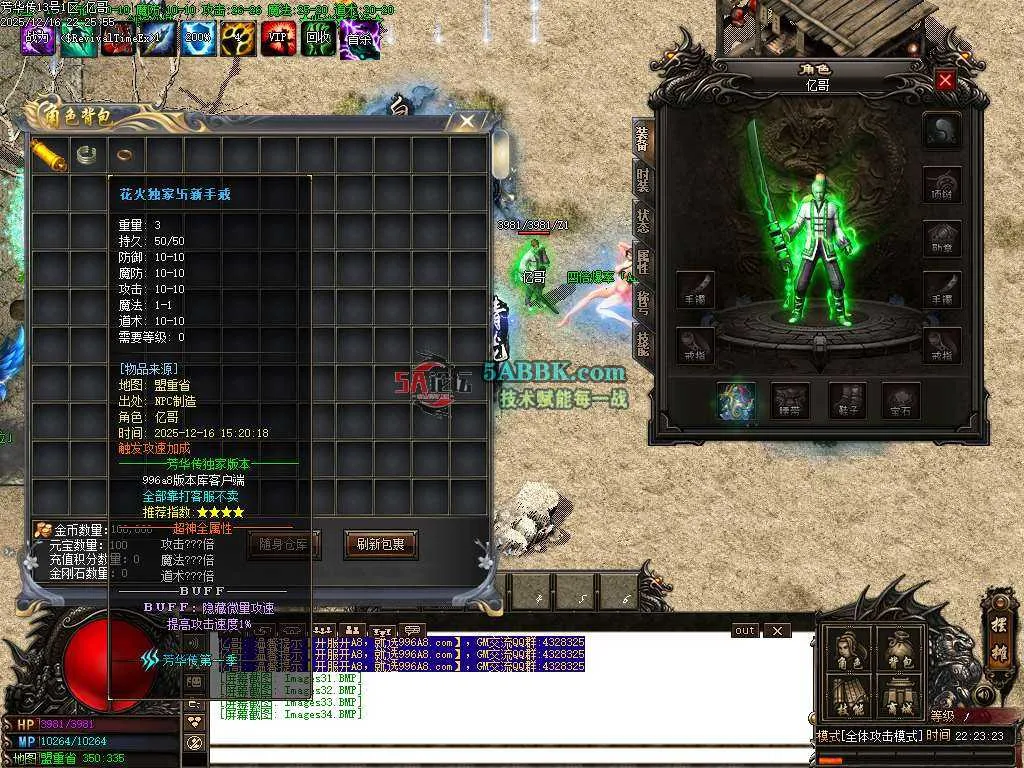This screenshot has width=1024, height=768.
Task: Select the silver ring in the backpack
Action: (87, 154)
